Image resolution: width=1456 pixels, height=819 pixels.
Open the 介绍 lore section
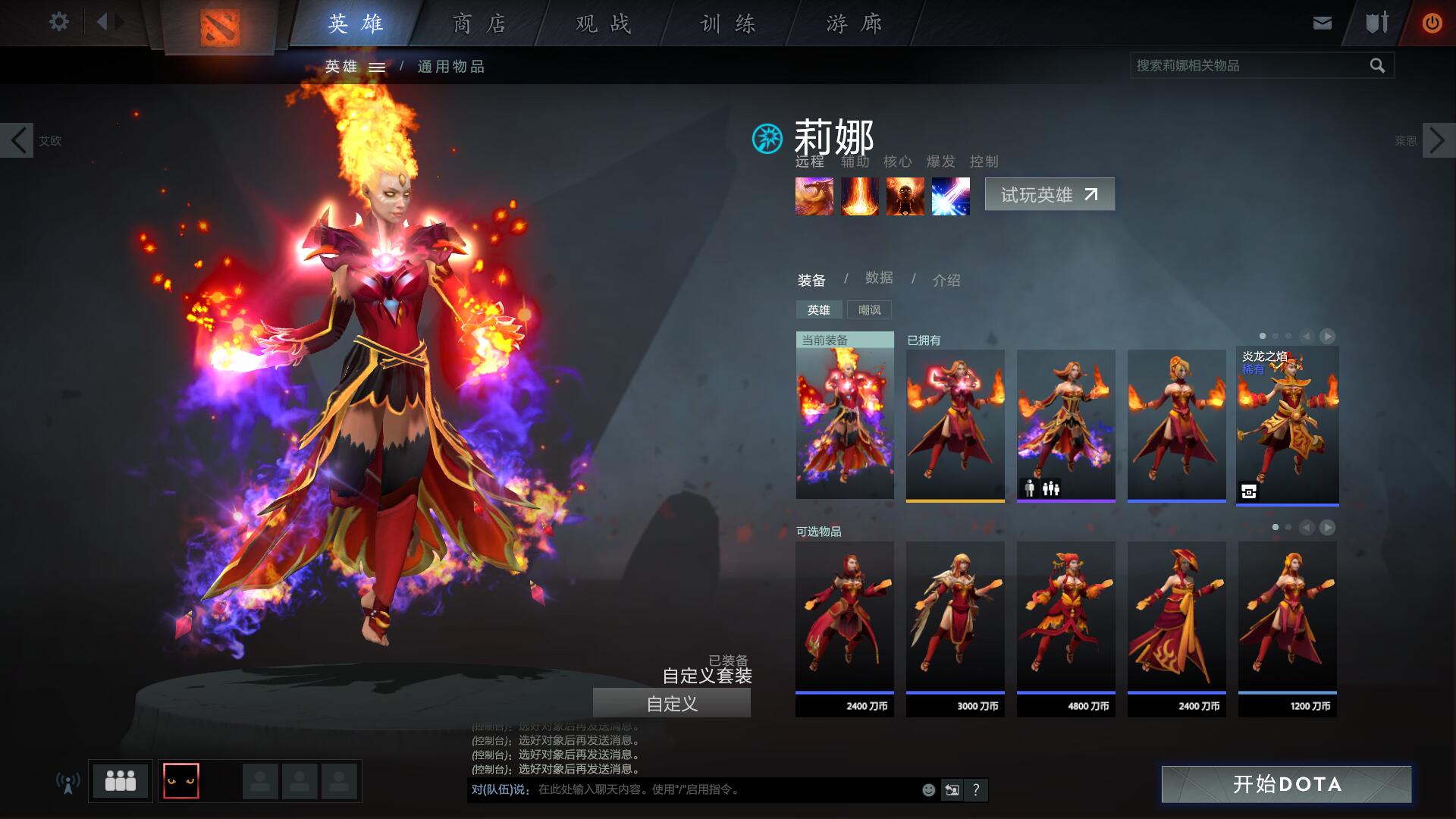point(946,281)
